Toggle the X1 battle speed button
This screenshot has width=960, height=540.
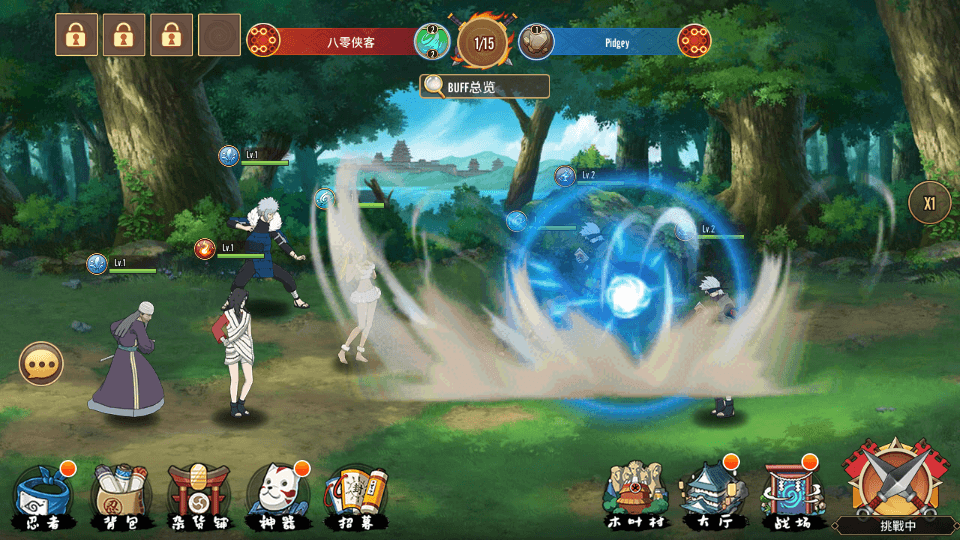929,203
